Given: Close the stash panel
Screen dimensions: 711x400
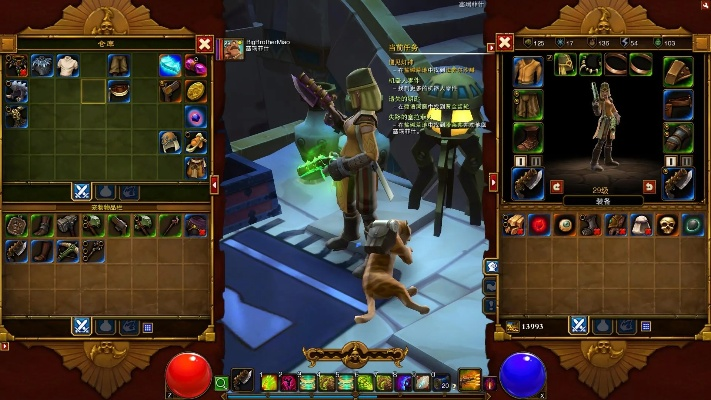Looking at the screenshot, I should (x=204, y=44).
